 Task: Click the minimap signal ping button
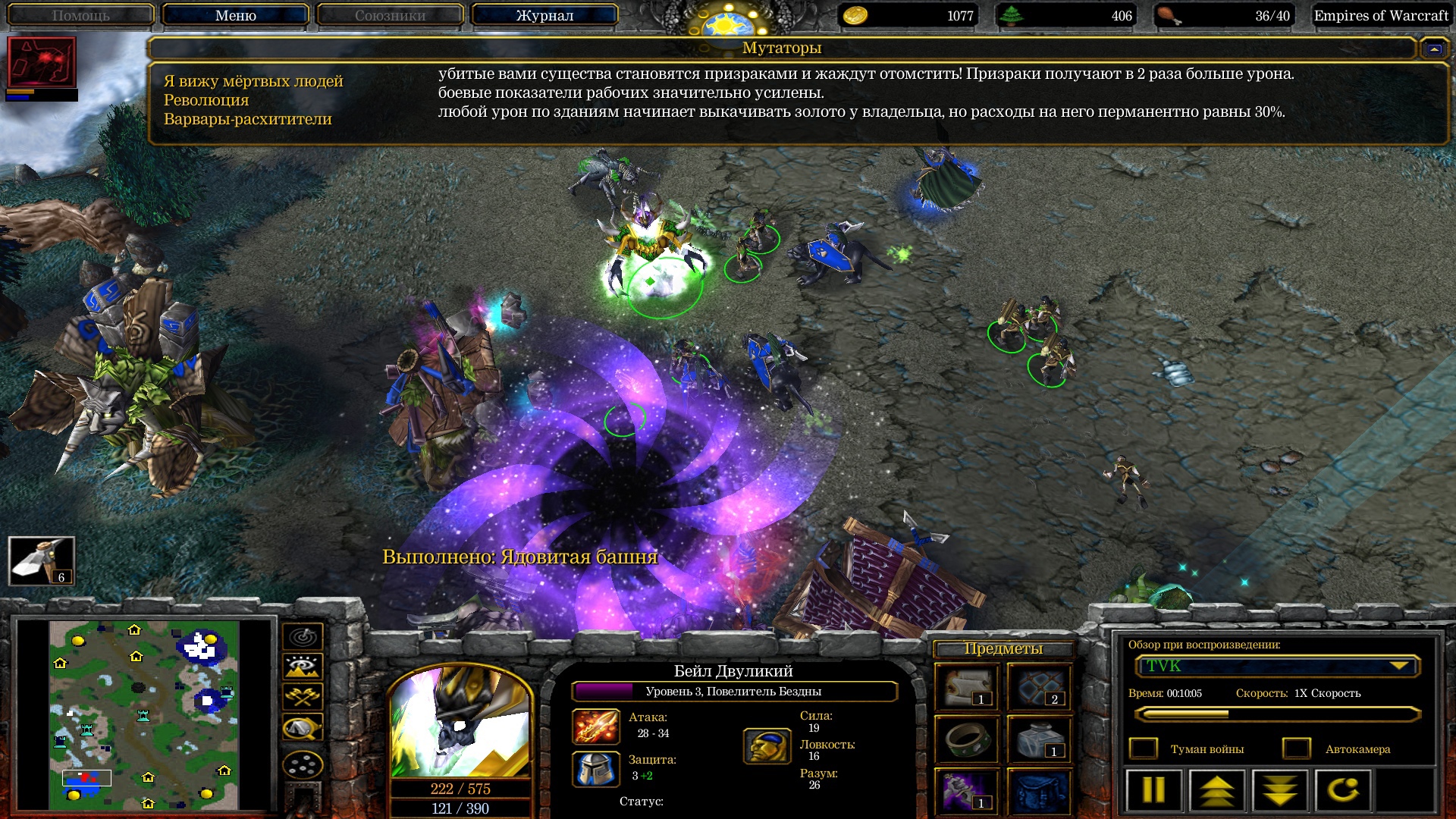coord(303,636)
